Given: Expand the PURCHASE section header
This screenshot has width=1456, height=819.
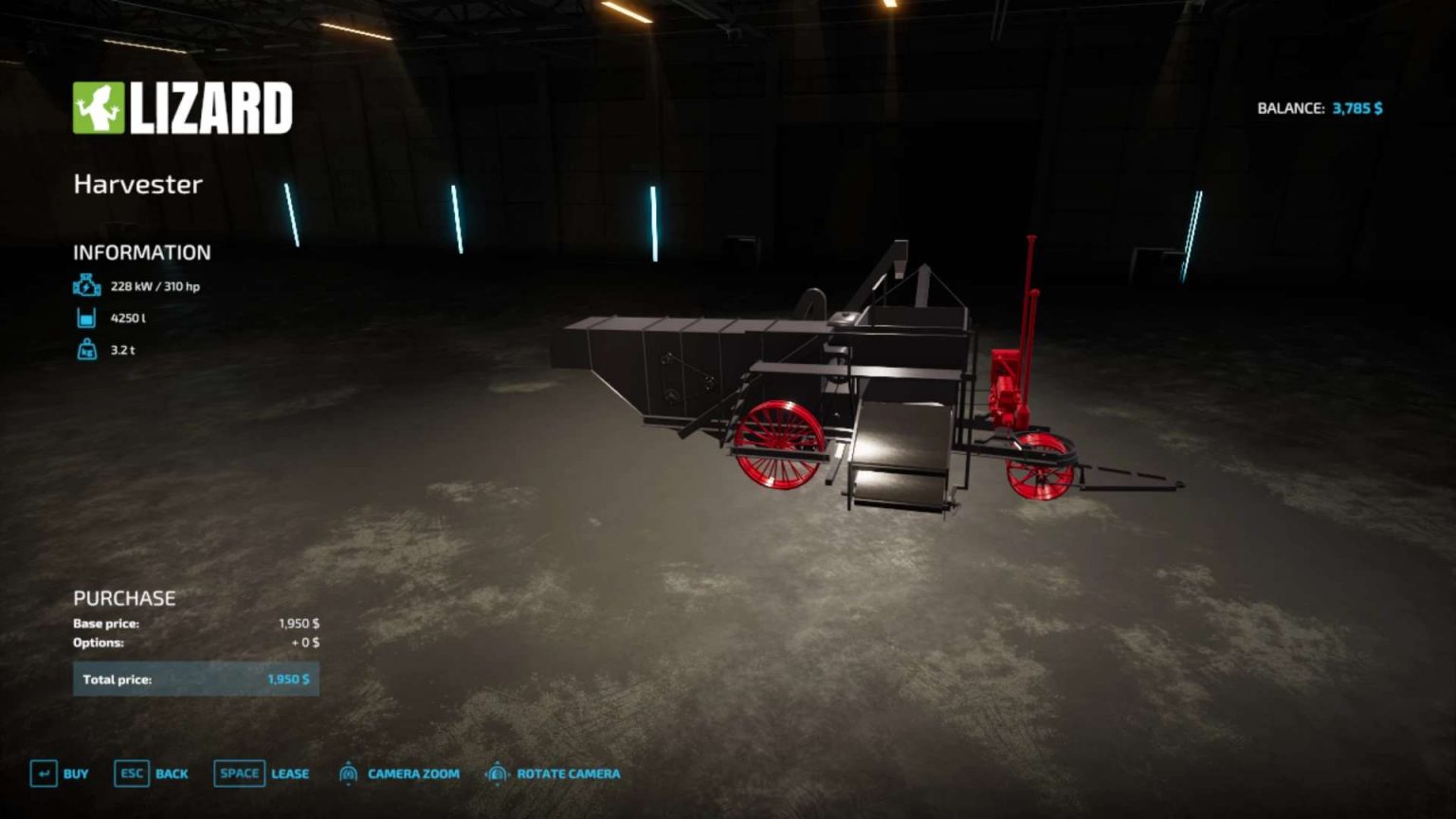Looking at the screenshot, I should coord(124,598).
